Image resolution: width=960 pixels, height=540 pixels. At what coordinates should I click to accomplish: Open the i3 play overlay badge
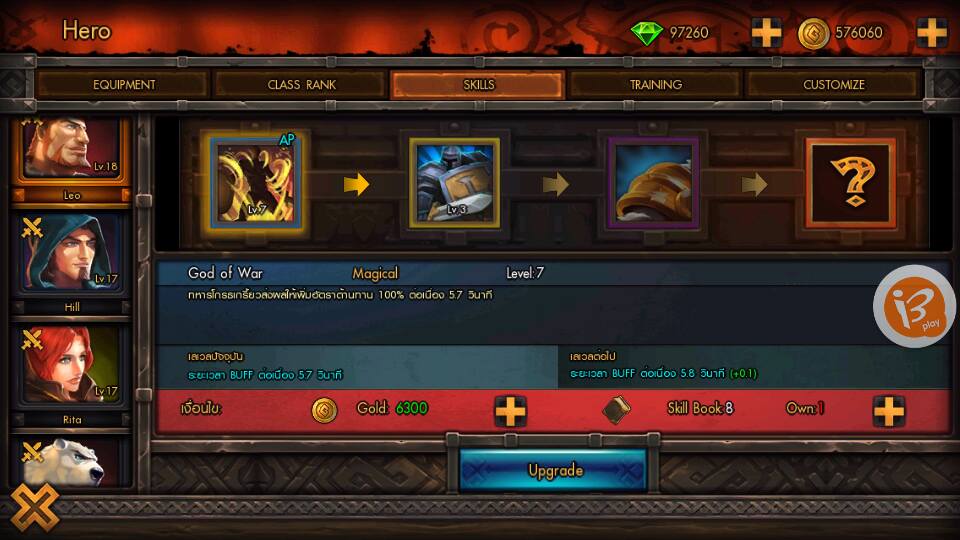(x=914, y=307)
